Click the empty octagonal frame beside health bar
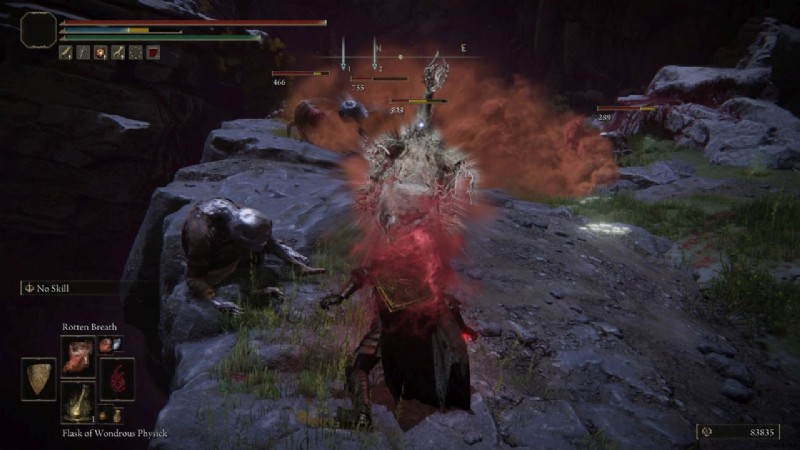The image size is (800, 450). pyautogui.click(x=38, y=29)
